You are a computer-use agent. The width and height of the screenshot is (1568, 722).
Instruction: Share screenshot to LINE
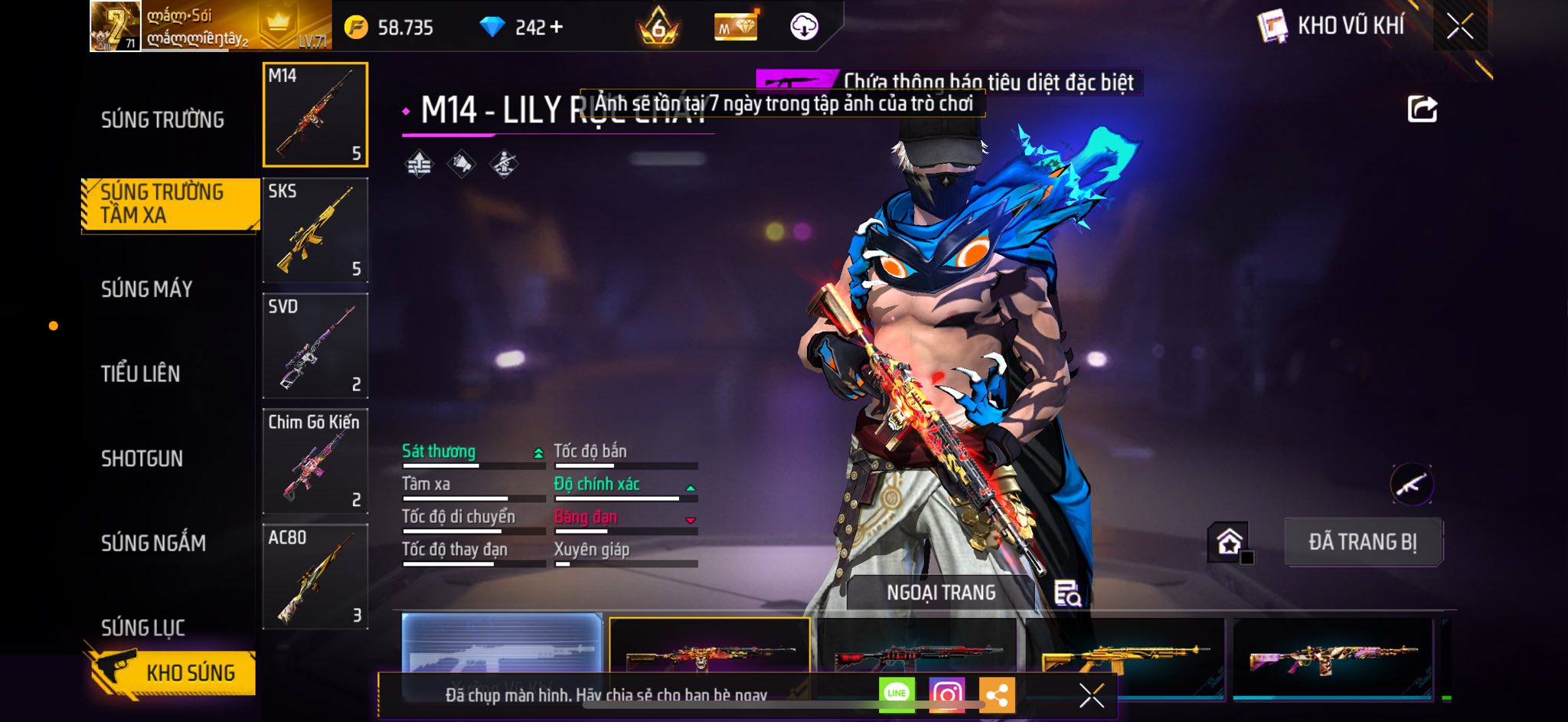coord(897,694)
